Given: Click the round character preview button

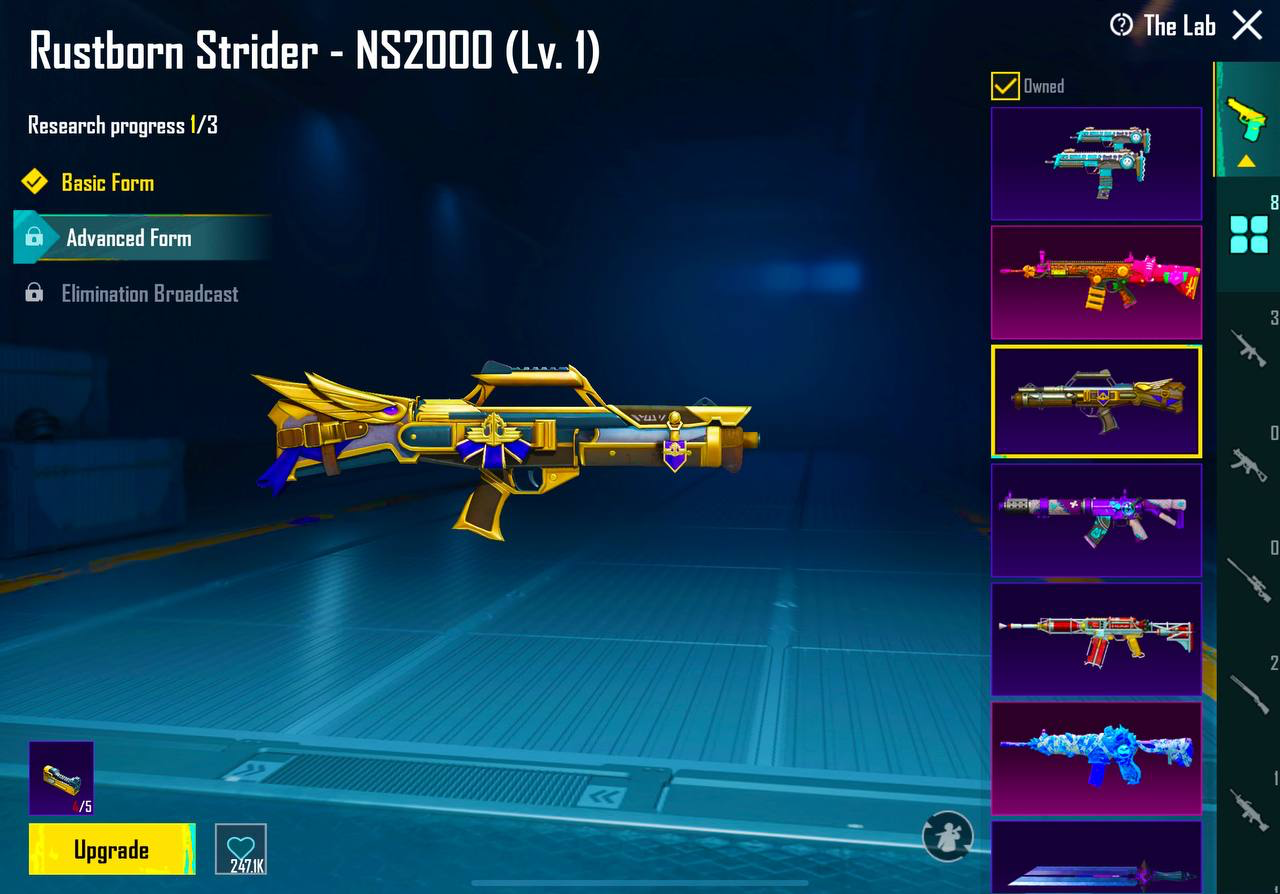Looking at the screenshot, I should 947,836.
